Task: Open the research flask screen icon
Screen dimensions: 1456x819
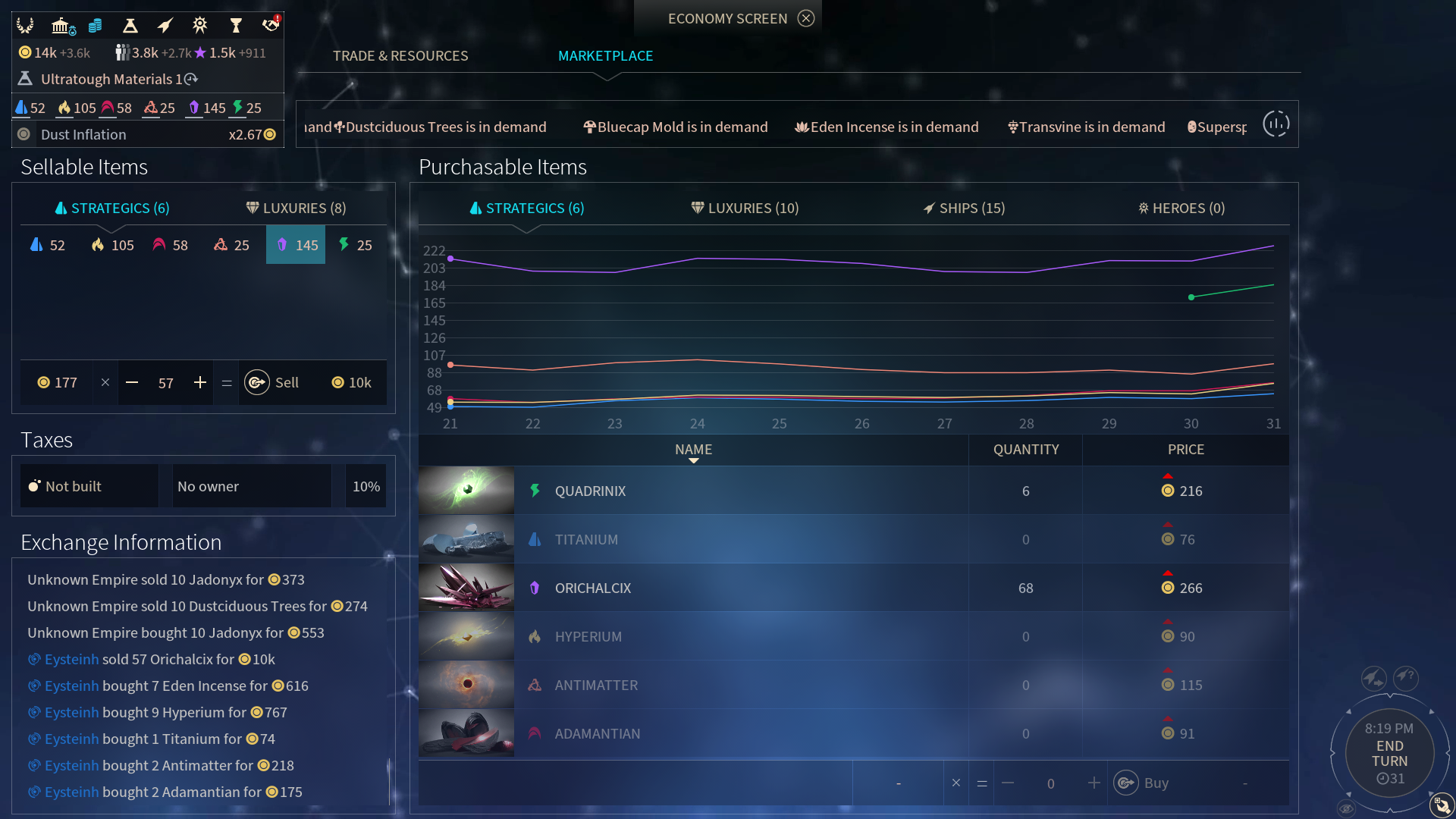Action: 130,26
